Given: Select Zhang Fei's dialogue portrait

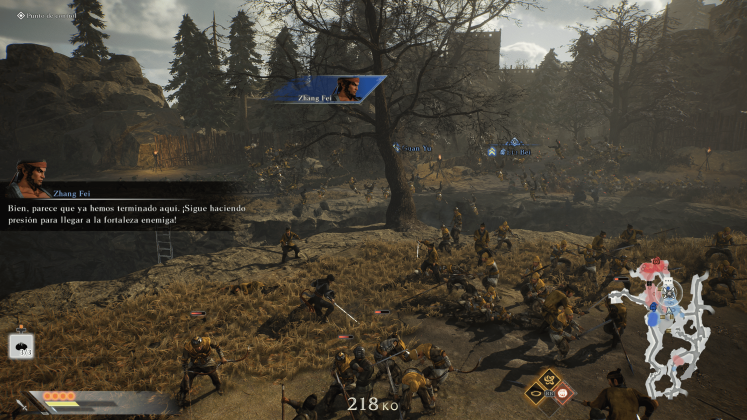Looking at the screenshot, I should tap(31, 178).
